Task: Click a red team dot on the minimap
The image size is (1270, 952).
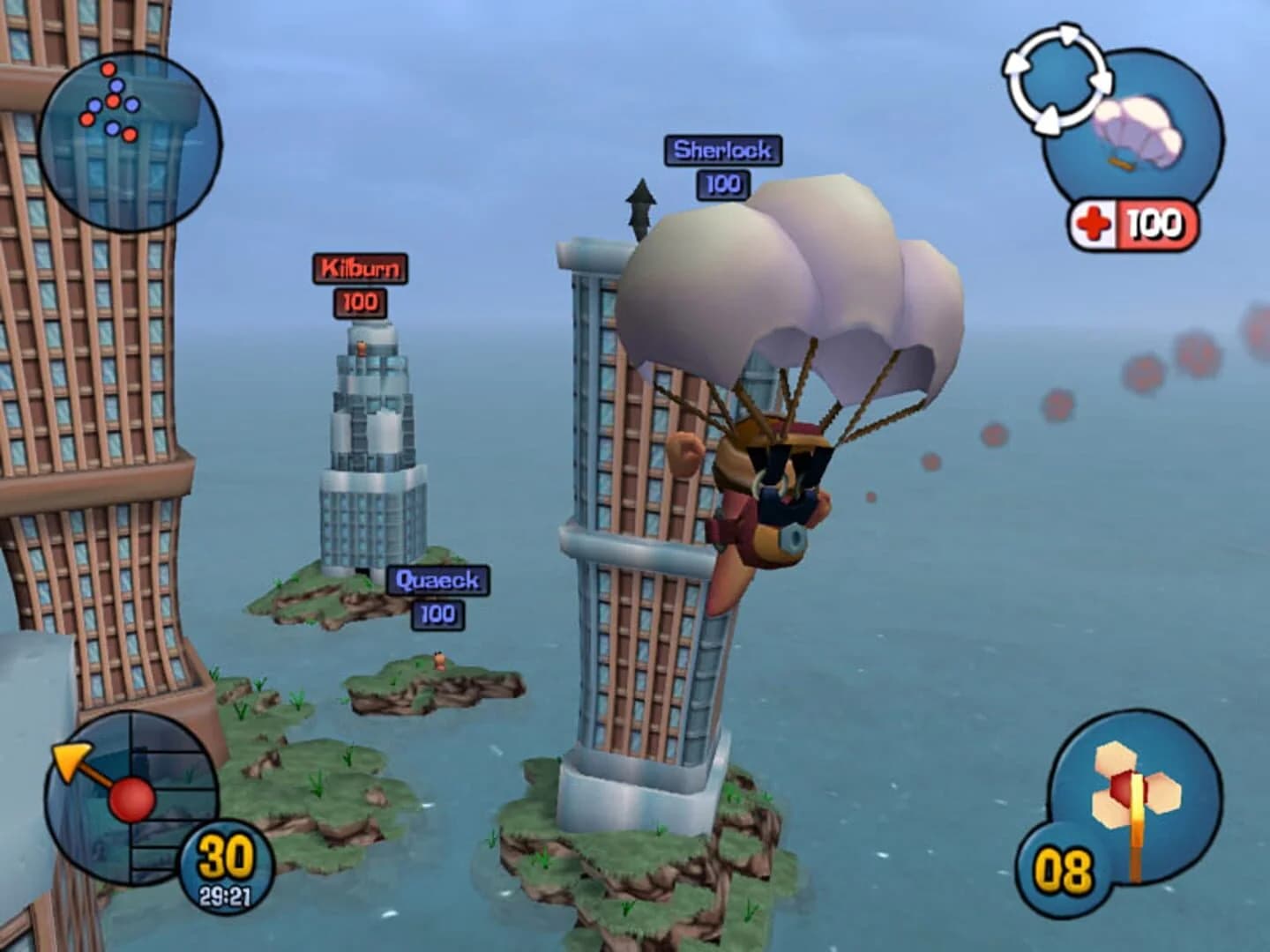Action: click(x=108, y=69)
